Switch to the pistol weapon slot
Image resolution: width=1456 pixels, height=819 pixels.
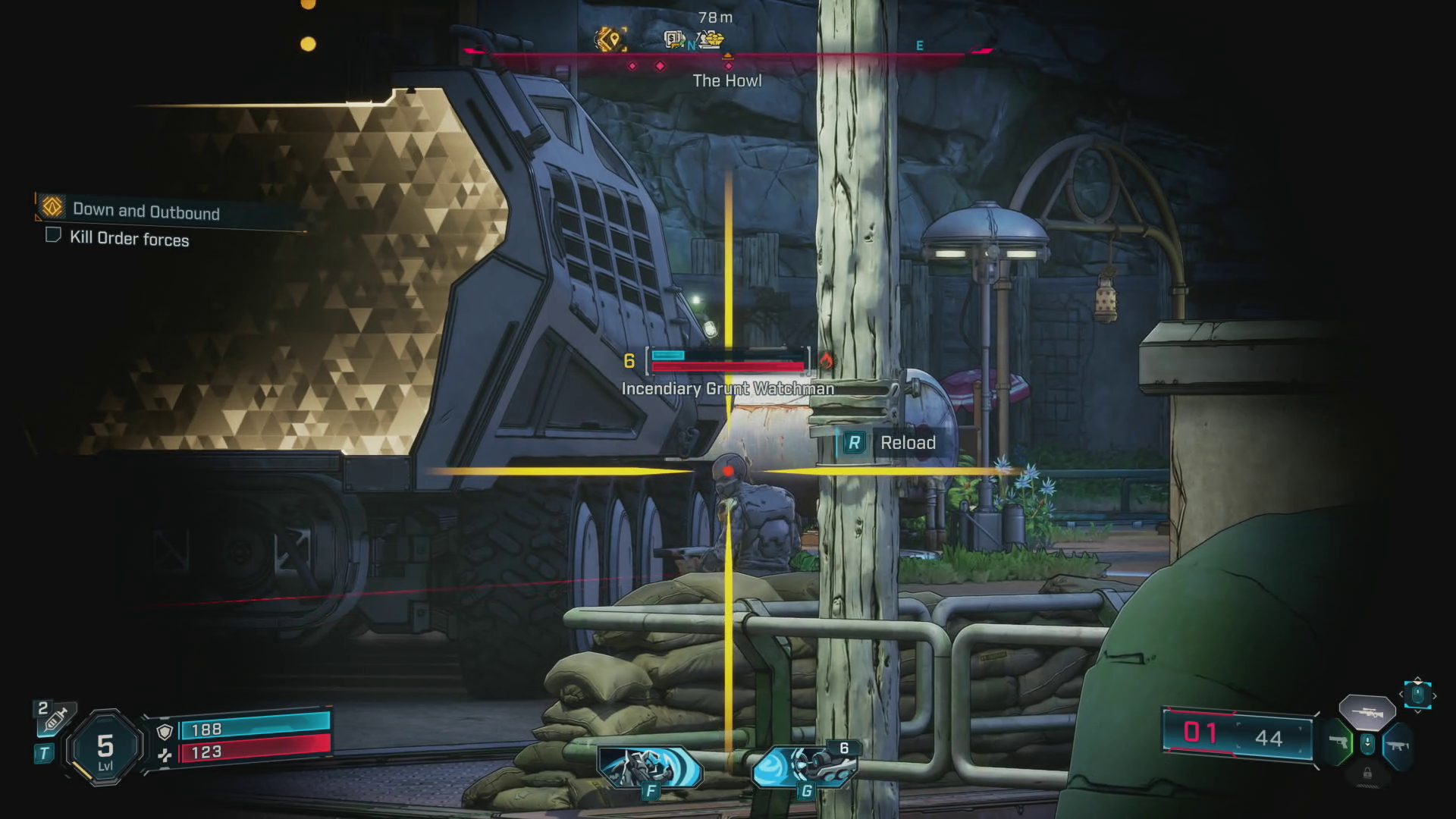point(1339,742)
